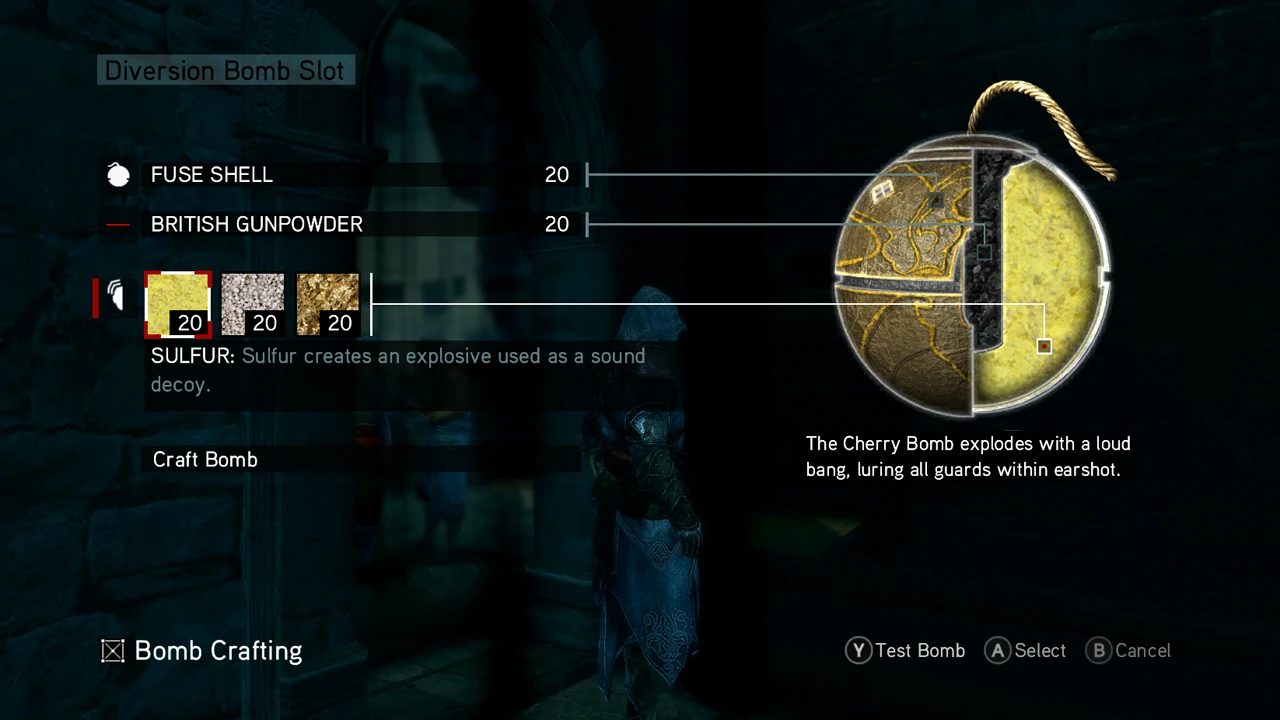Viewport: 1280px width, 720px height.
Task: Select the British Gunpowder red fuse icon
Action: (x=117, y=224)
